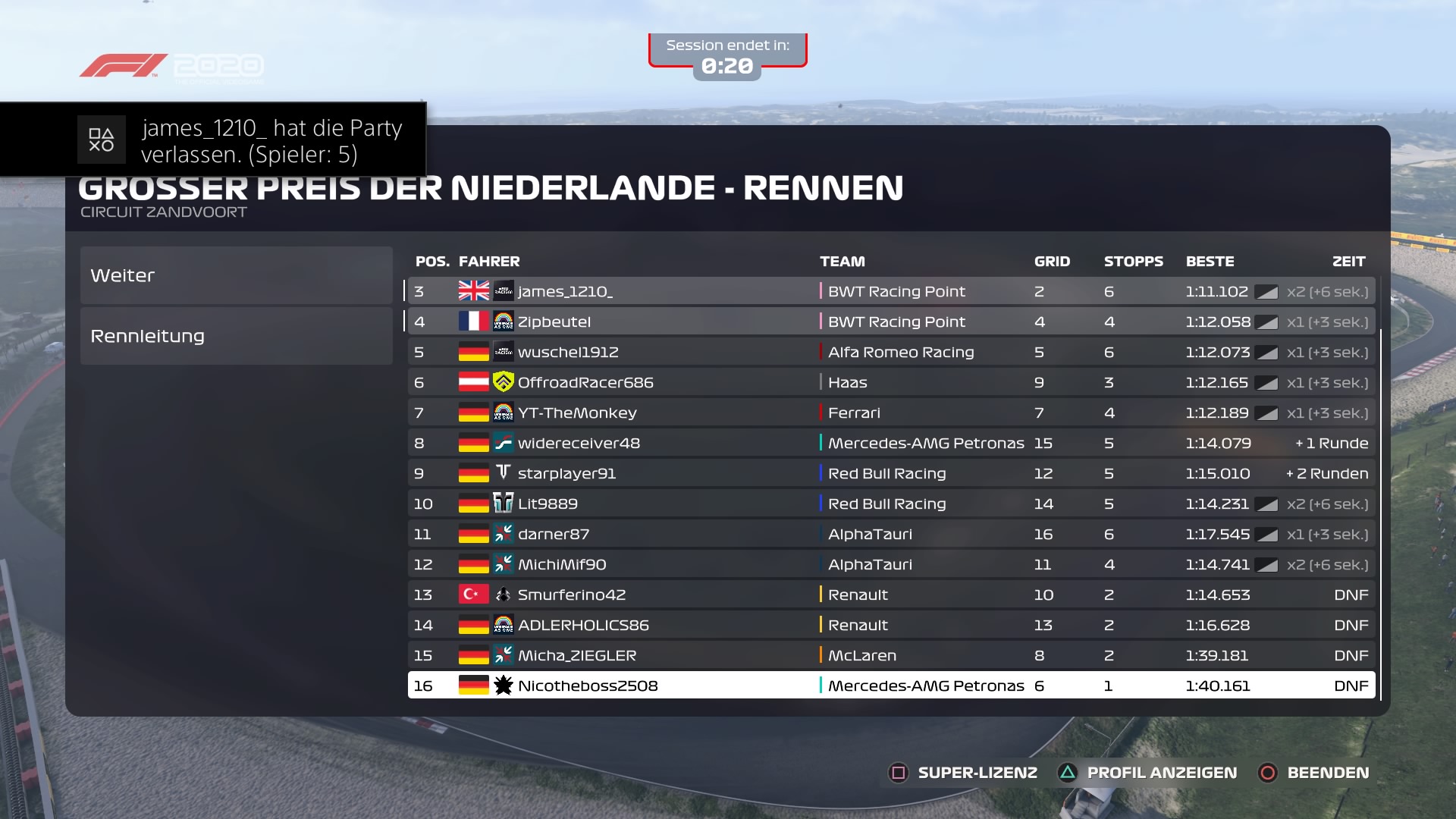Open the Super-Lizenz option
The width and height of the screenshot is (1456, 819).
[963, 773]
